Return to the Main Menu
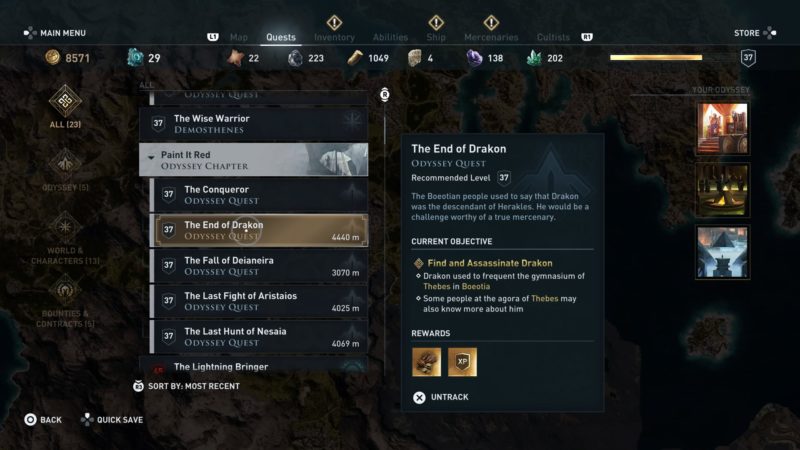The image size is (800, 450). 55,33
